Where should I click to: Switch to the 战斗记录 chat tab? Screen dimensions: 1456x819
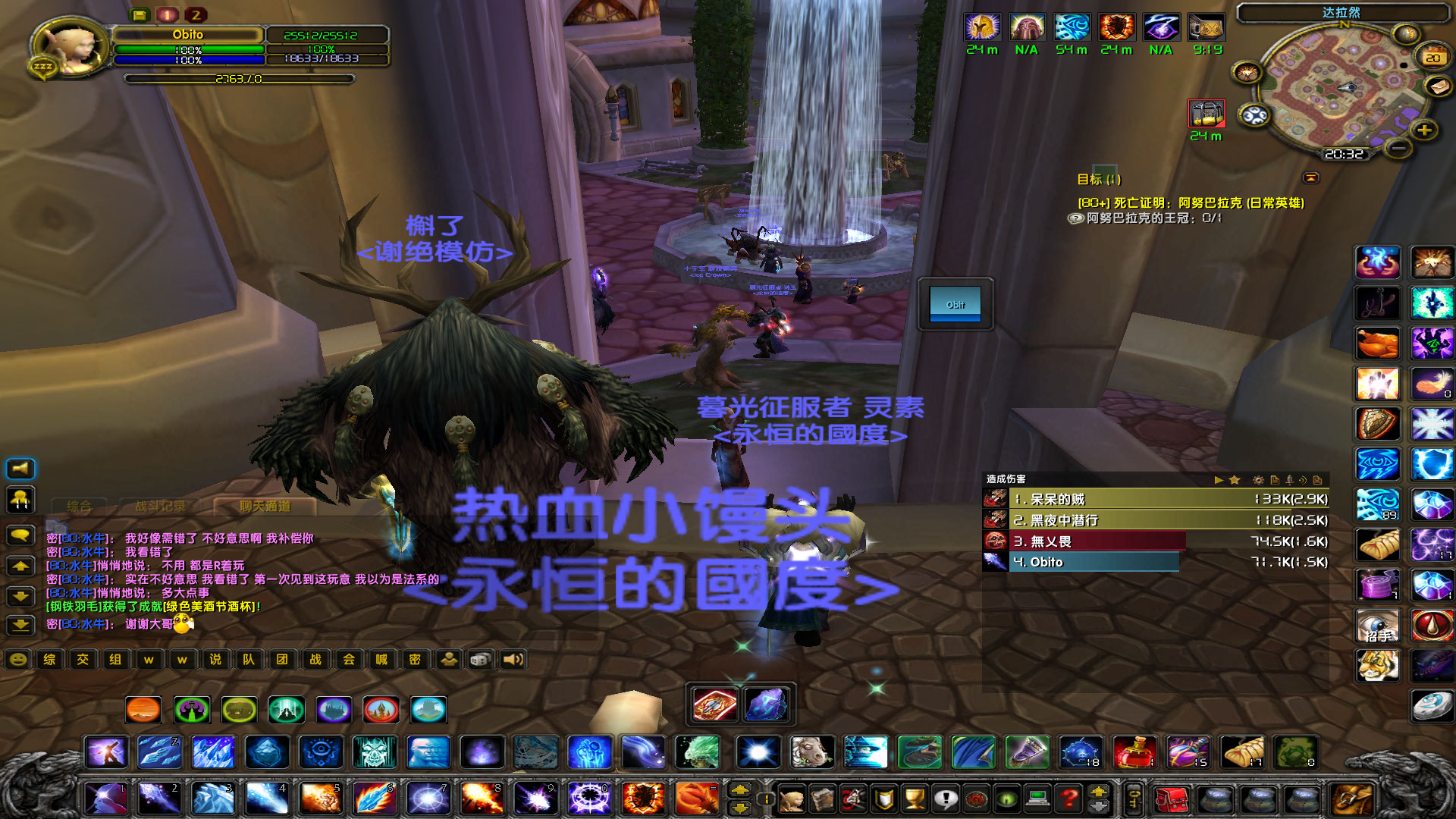(x=162, y=506)
